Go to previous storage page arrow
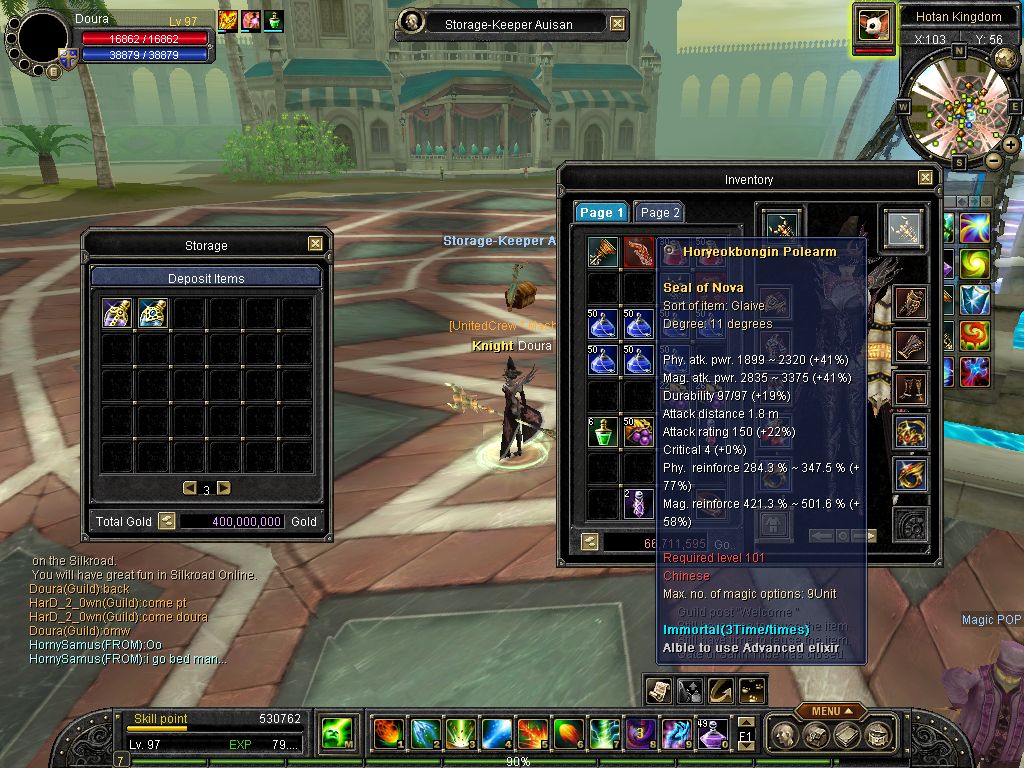The height and width of the screenshot is (768, 1024). click(189, 488)
